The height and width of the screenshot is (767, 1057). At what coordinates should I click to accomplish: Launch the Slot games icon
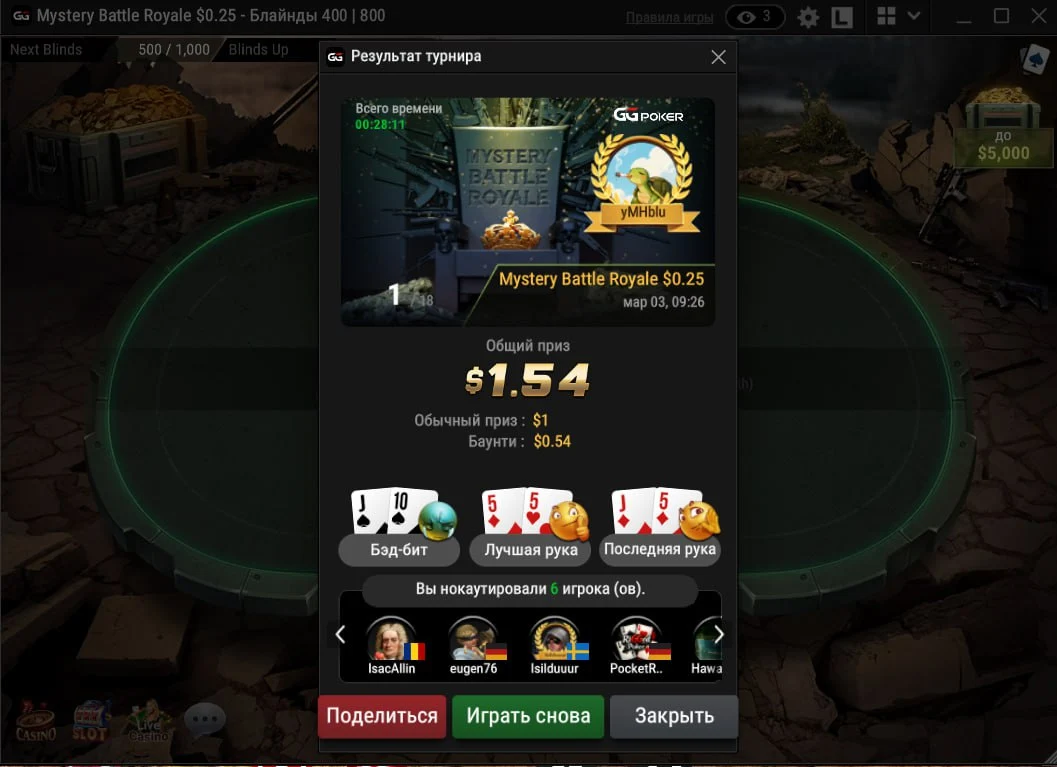pyautogui.click(x=91, y=719)
